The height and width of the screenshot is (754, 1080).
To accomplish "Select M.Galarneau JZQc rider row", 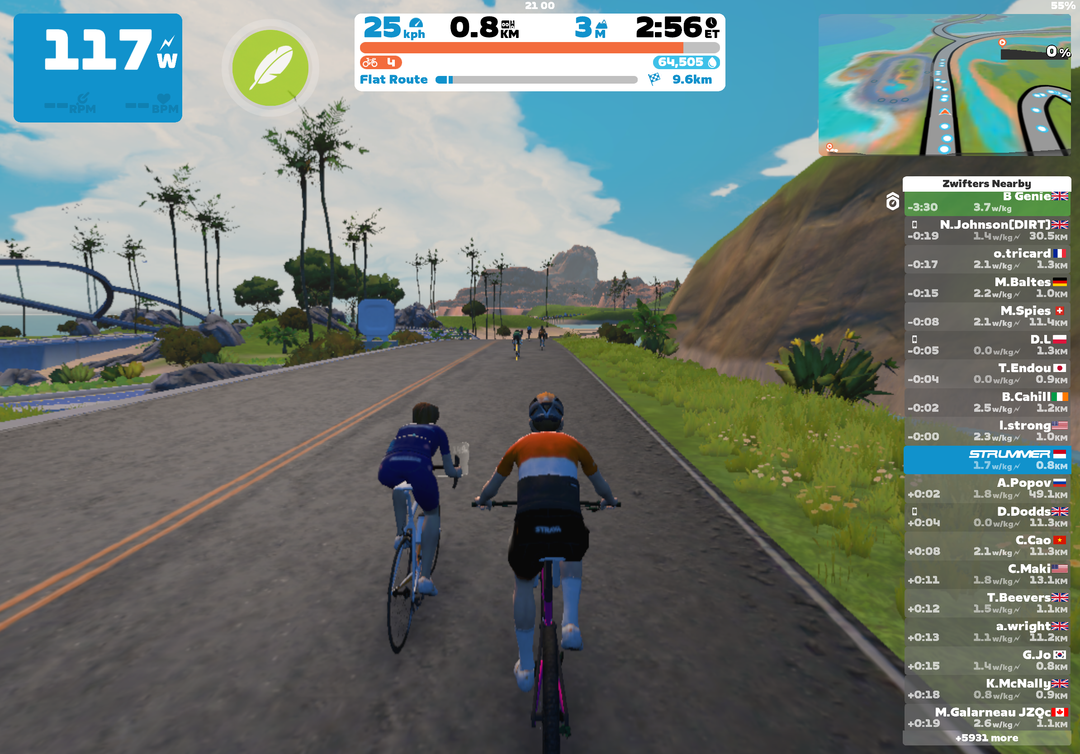I will pos(986,717).
